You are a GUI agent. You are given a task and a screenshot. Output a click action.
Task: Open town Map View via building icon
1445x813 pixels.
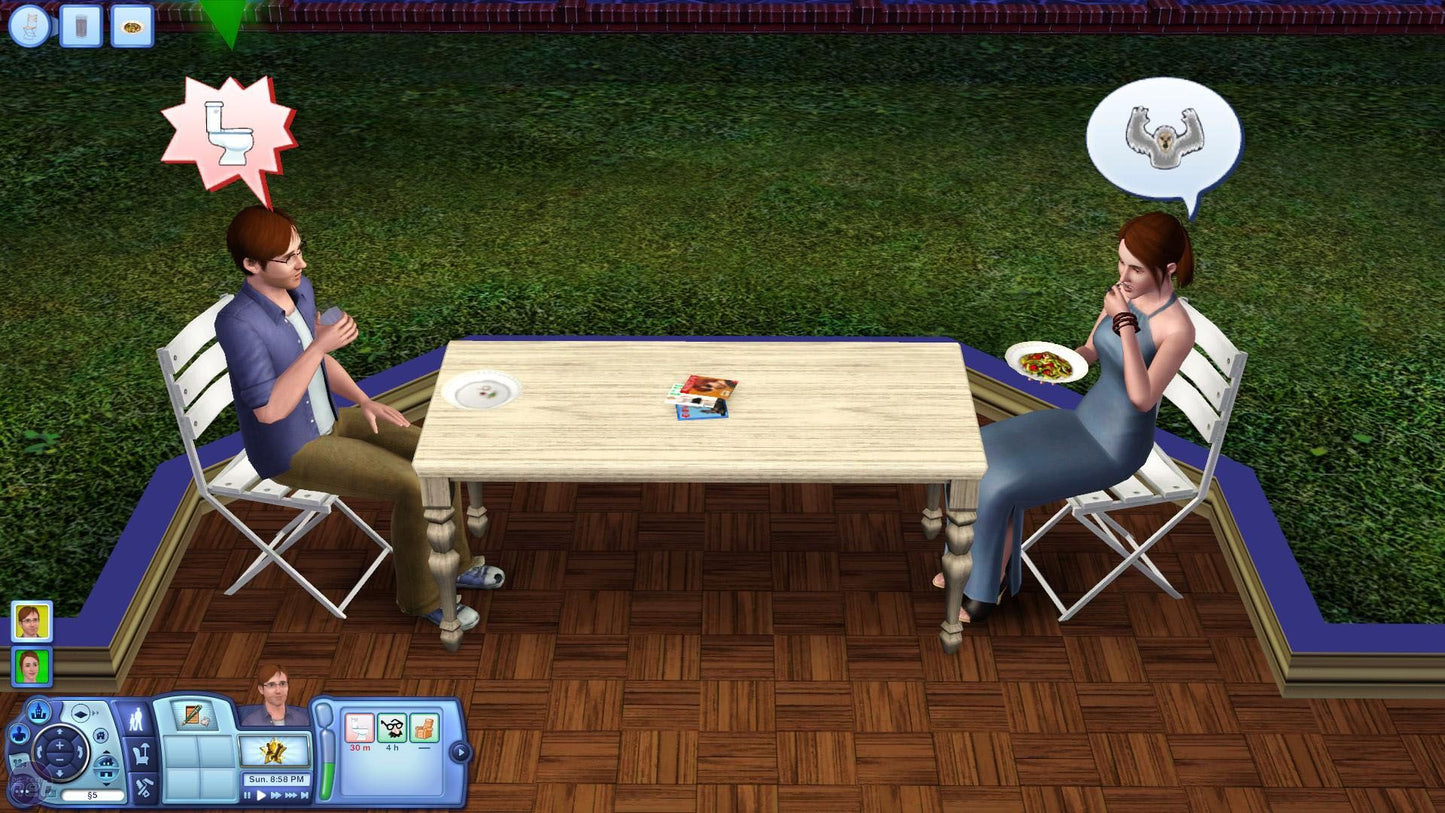(x=38, y=713)
